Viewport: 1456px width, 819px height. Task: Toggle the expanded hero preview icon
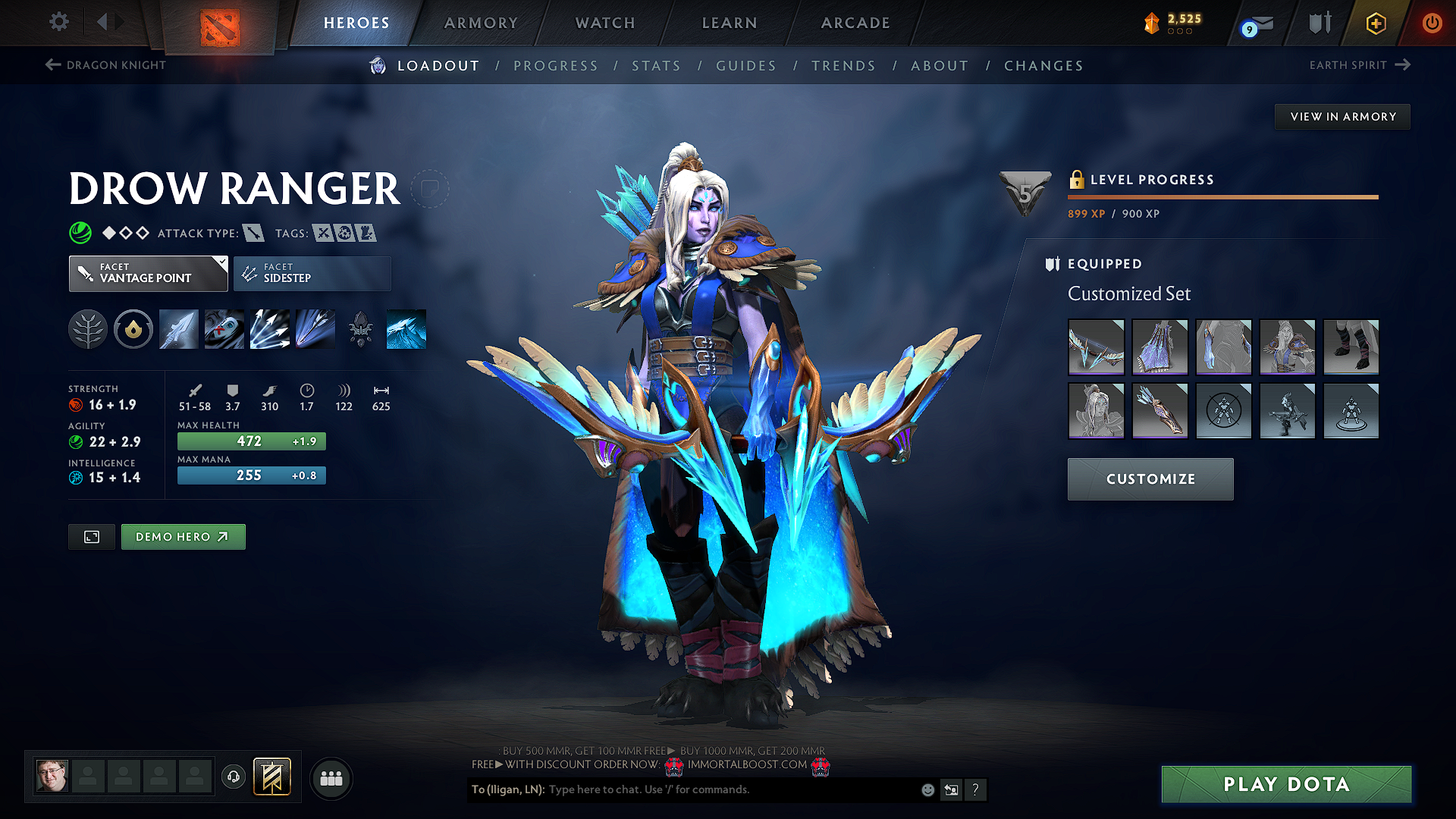91,536
